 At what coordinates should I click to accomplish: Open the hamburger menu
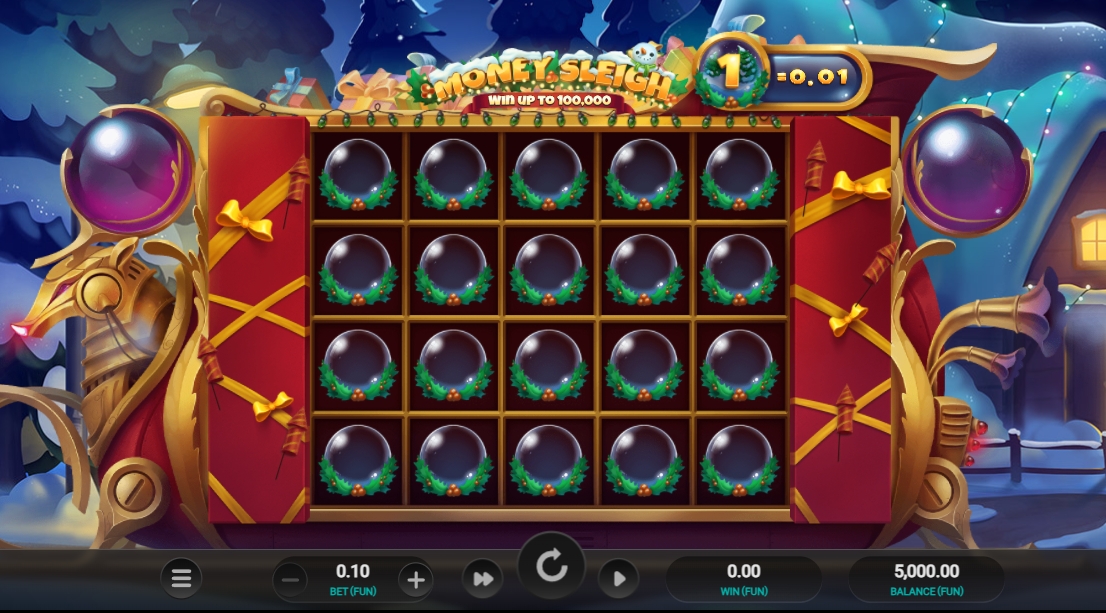(x=181, y=578)
